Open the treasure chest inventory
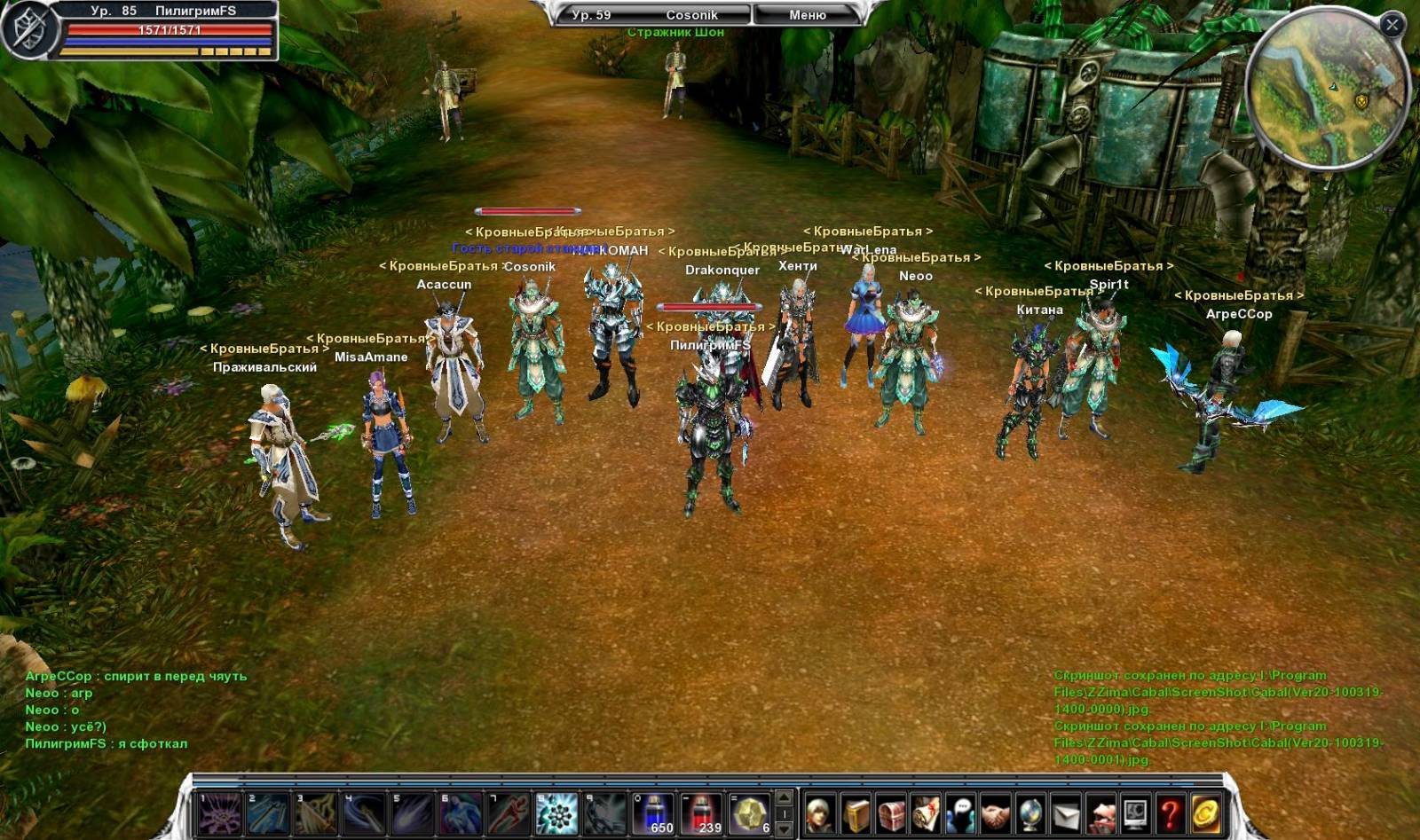1420x840 pixels. [x=890, y=814]
